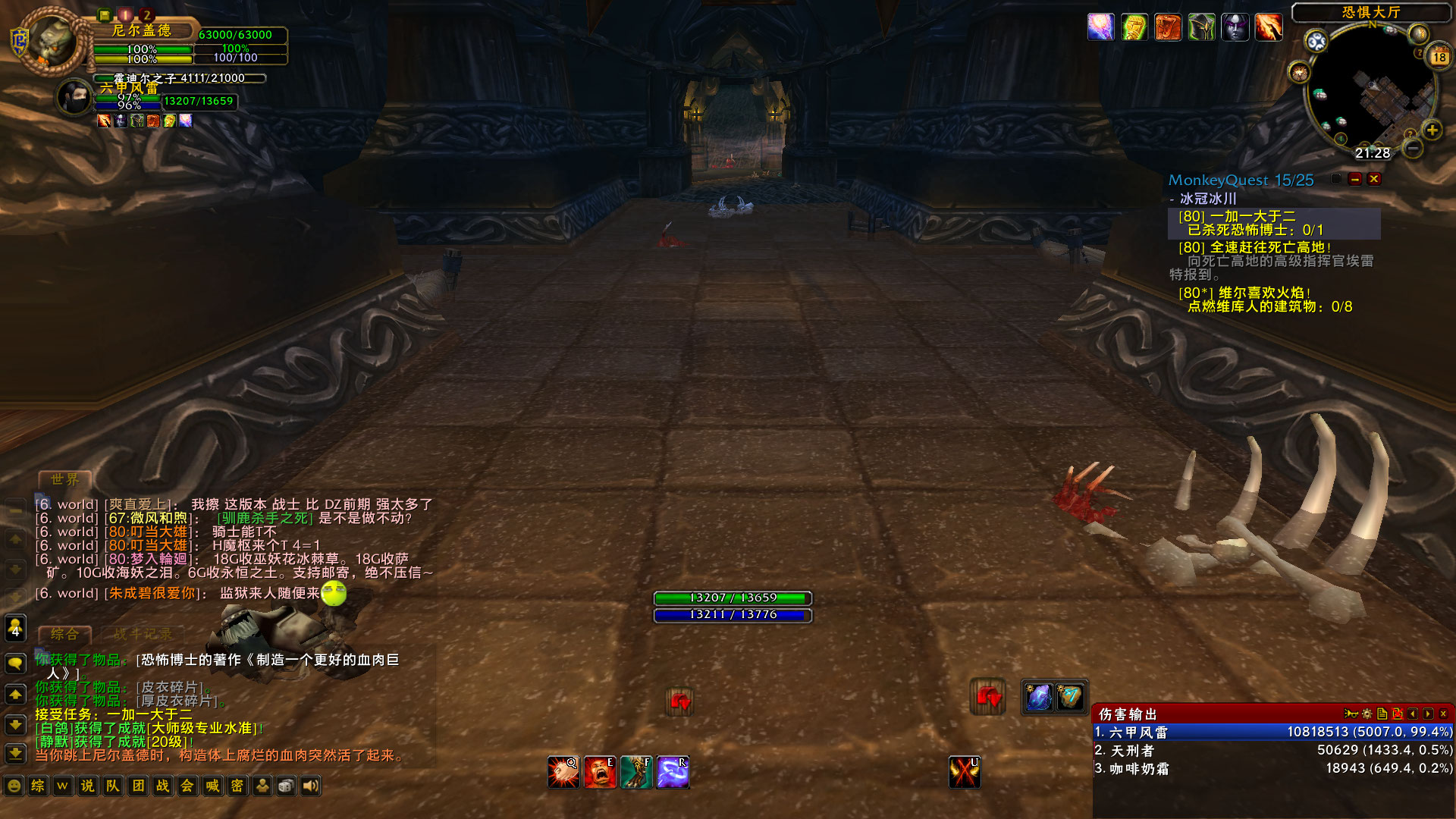View next damage segment with right arrow
Image resolution: width=1456 pixels, height=819 pixels.
pyautogui.click(x=1429, y=713)
